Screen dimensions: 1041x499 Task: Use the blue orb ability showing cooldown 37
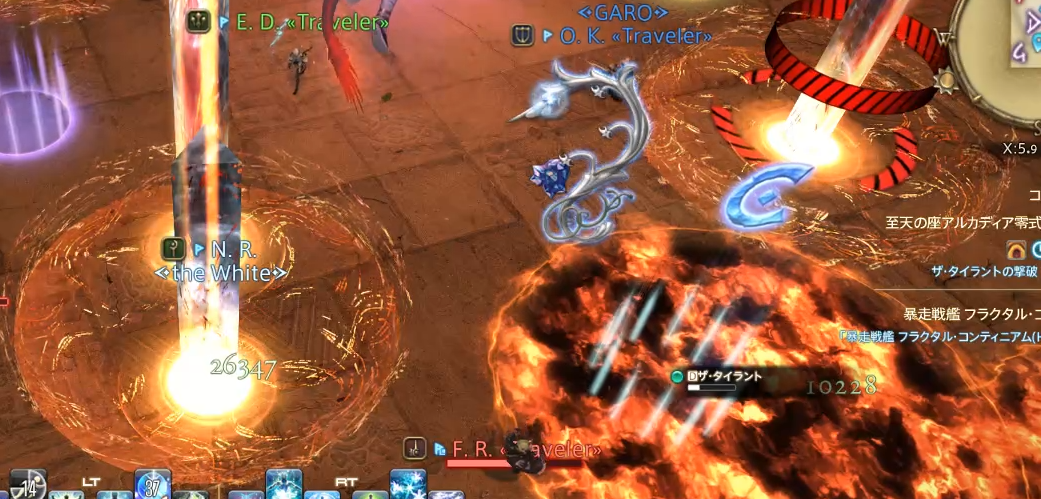pyautogui.click(x=153, y=484)
